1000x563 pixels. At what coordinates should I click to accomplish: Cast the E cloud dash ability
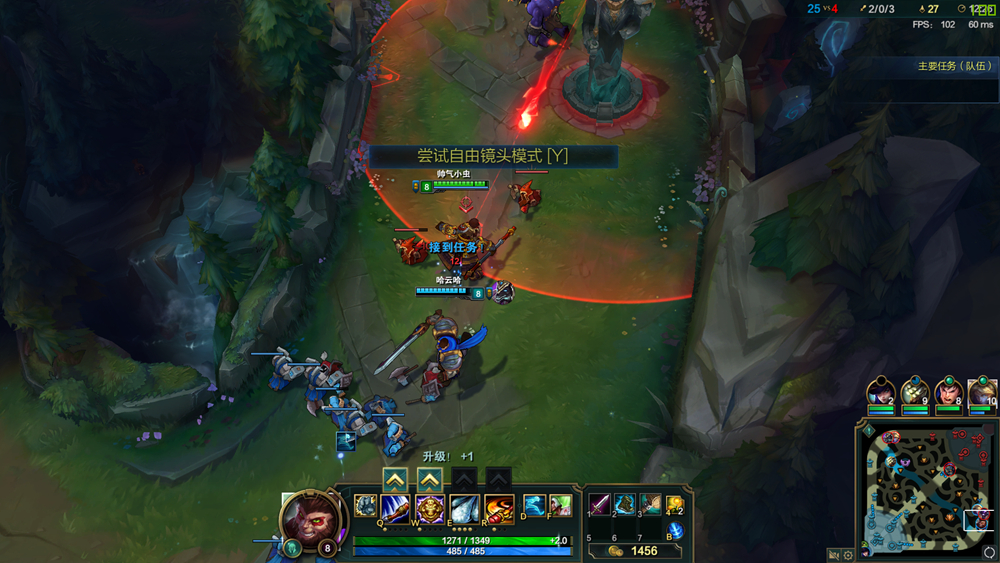click(464, 508)
